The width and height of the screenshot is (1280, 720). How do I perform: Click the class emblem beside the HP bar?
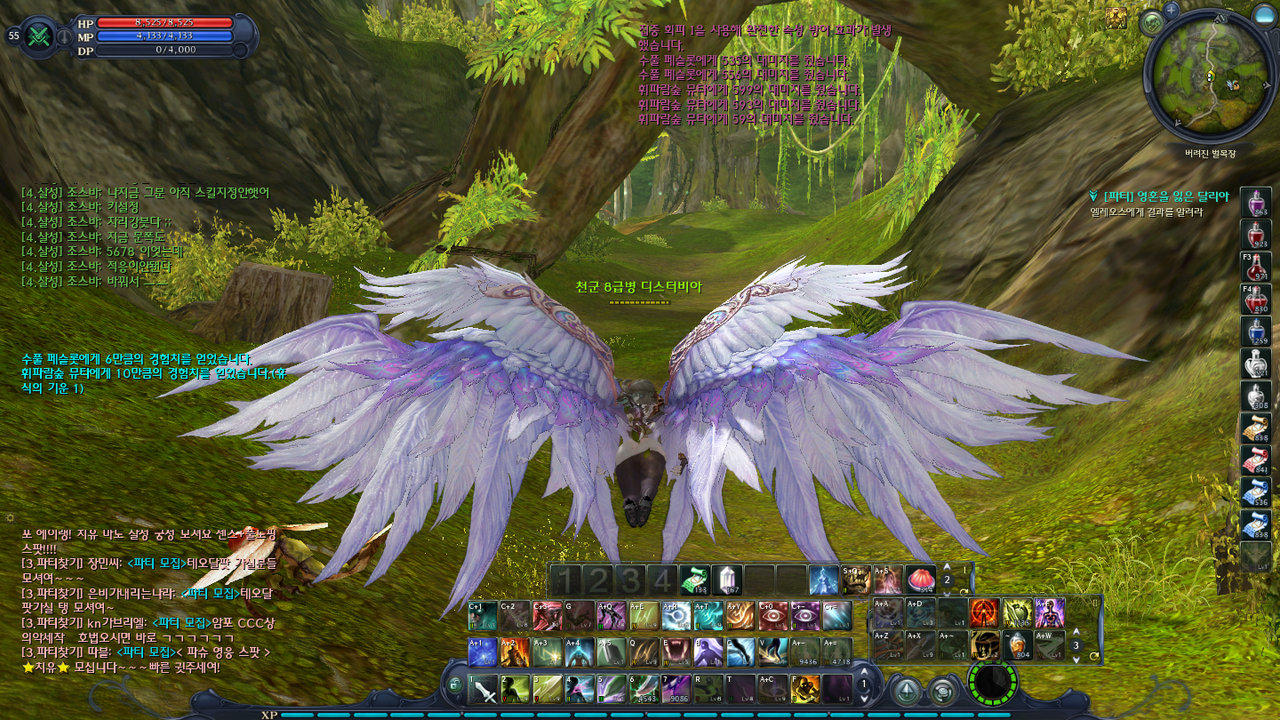[41, 35]
